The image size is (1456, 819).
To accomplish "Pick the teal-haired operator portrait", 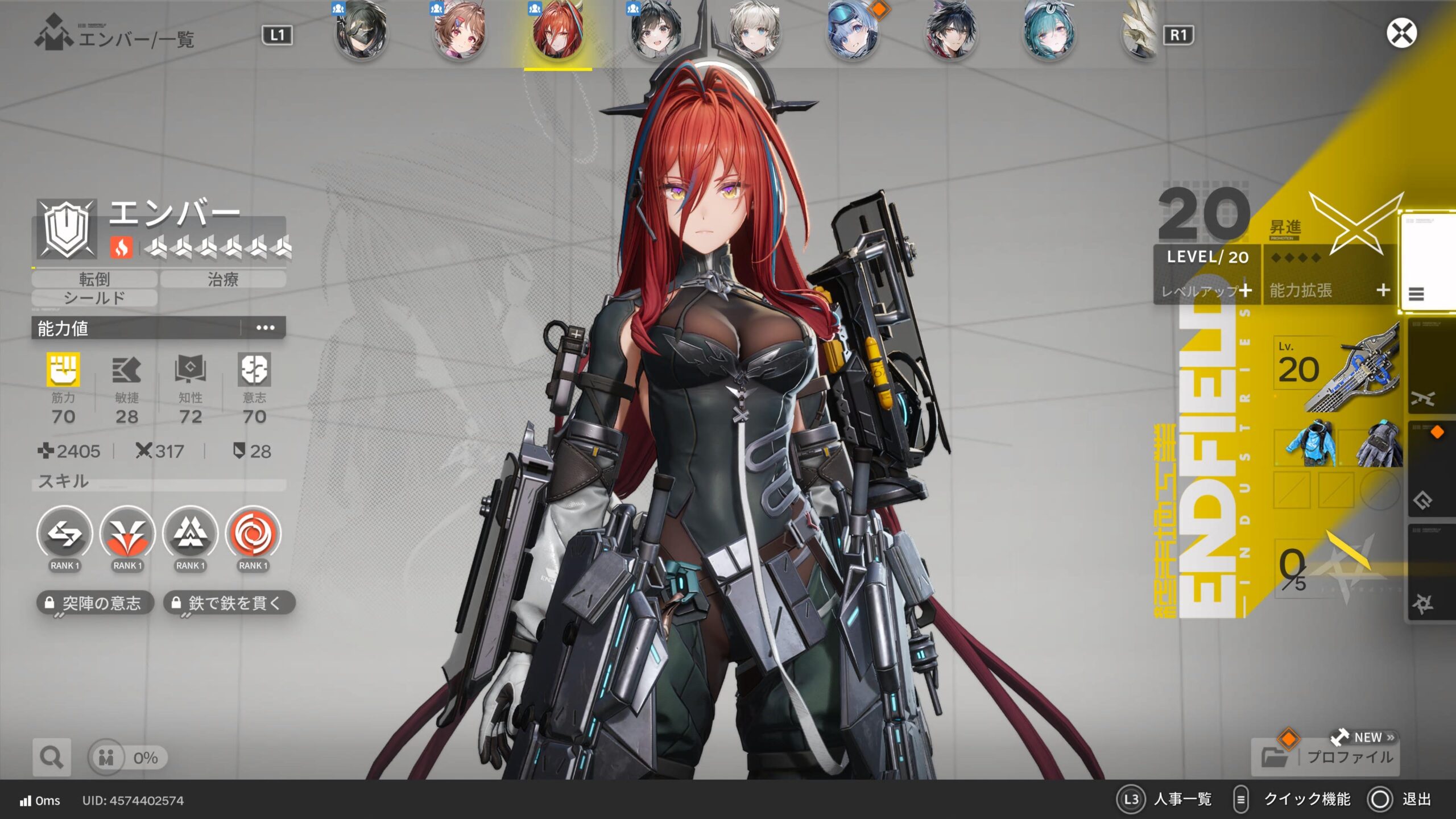I will point(1049,31).
